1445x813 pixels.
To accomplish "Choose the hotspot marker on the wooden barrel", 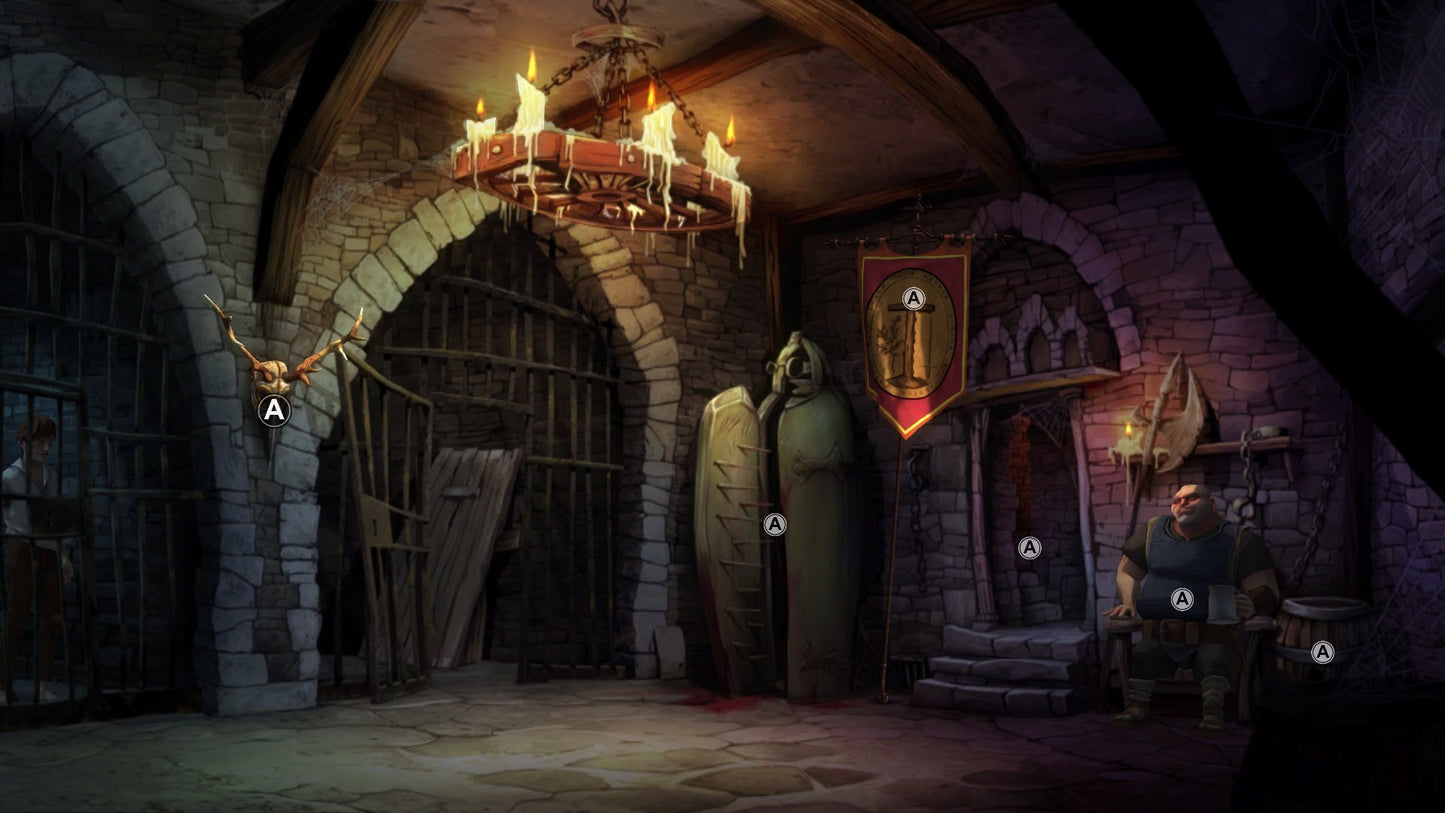I will click(x=1322, y=652).
